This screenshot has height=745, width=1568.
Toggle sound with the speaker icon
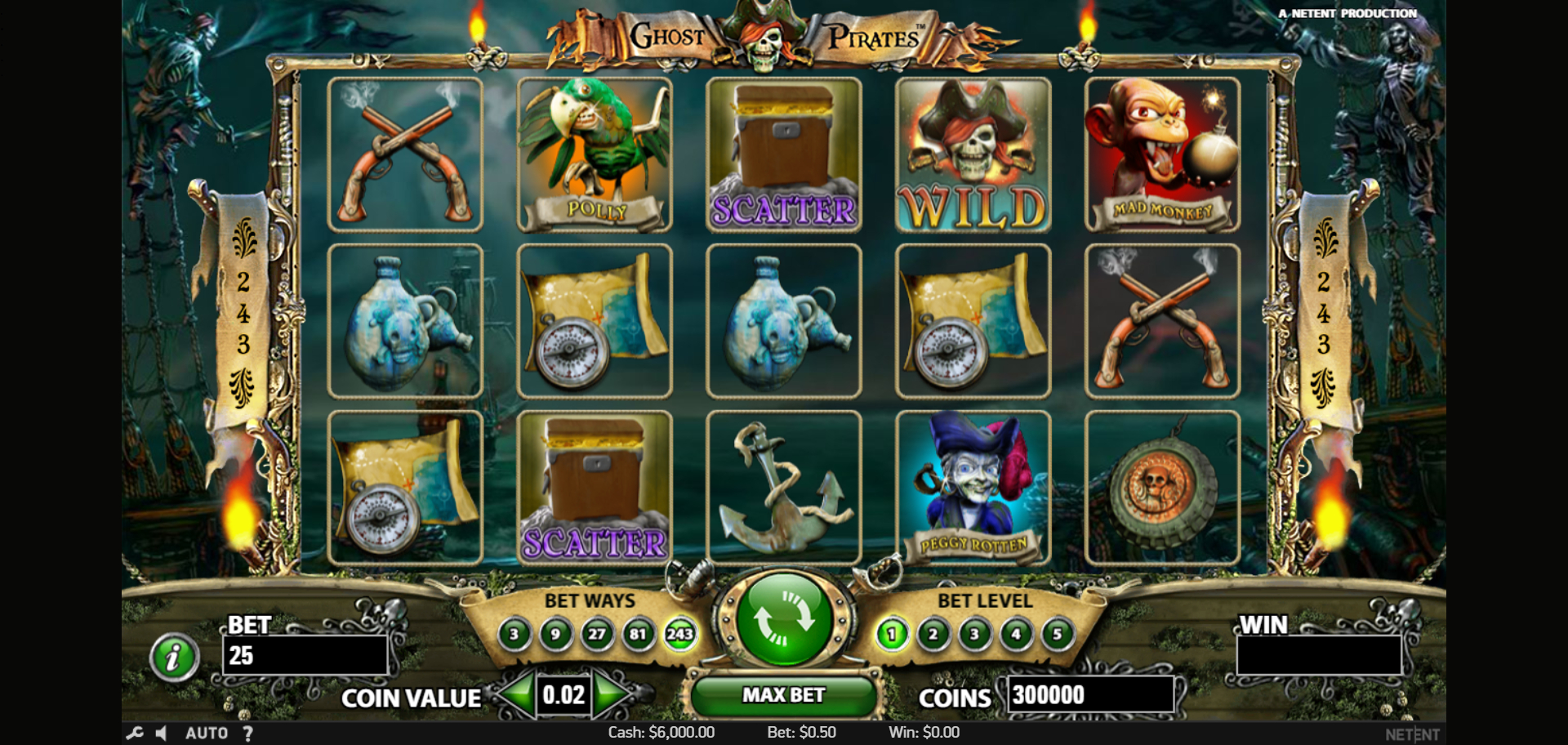[162, 733]
